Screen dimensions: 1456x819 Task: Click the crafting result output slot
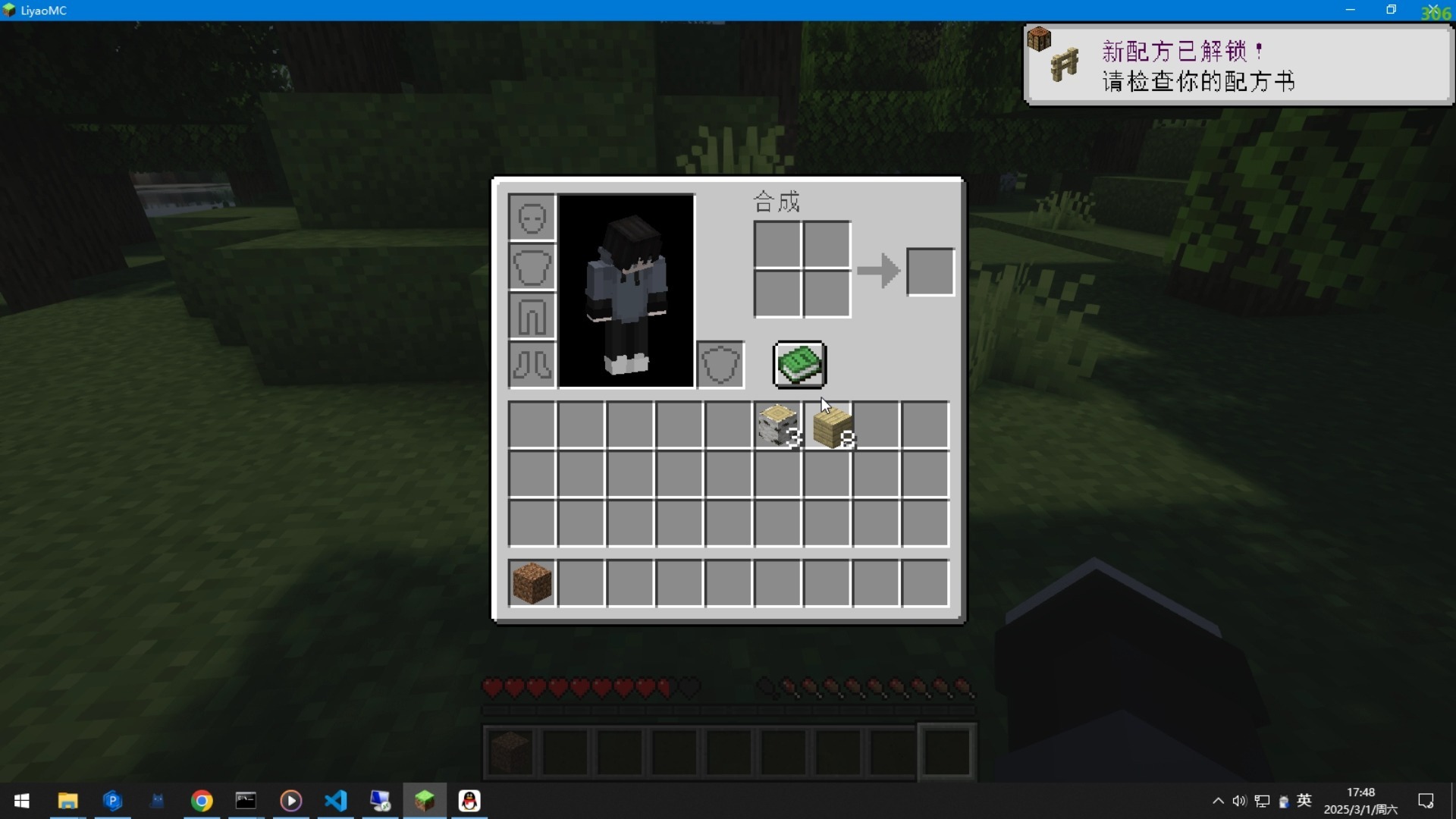929,271
